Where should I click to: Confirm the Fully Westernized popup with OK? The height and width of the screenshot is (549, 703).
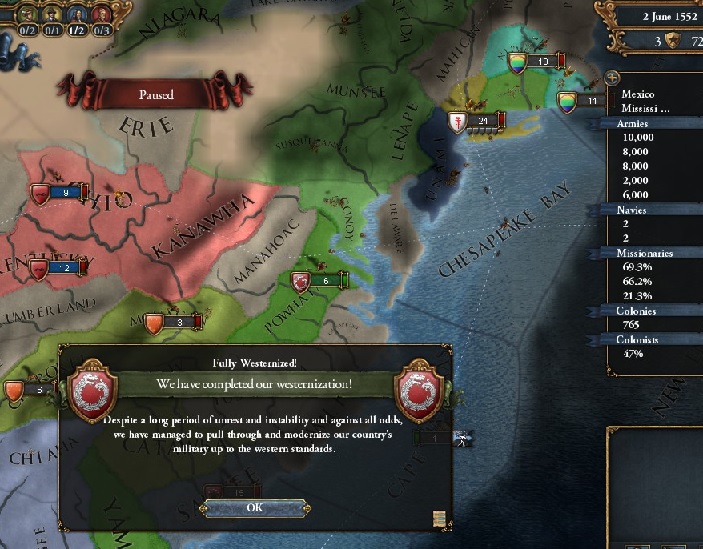[253, 508]
